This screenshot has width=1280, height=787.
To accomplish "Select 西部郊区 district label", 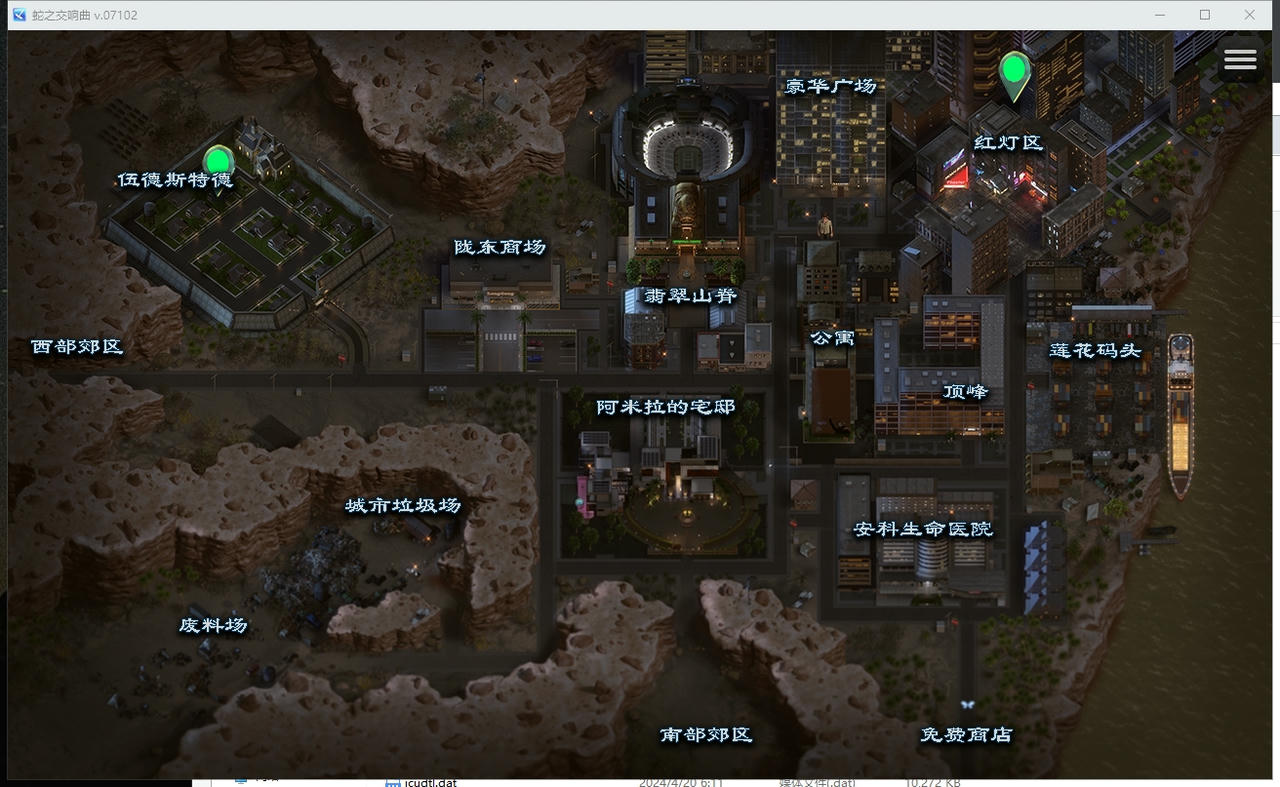I will (76, 346).
